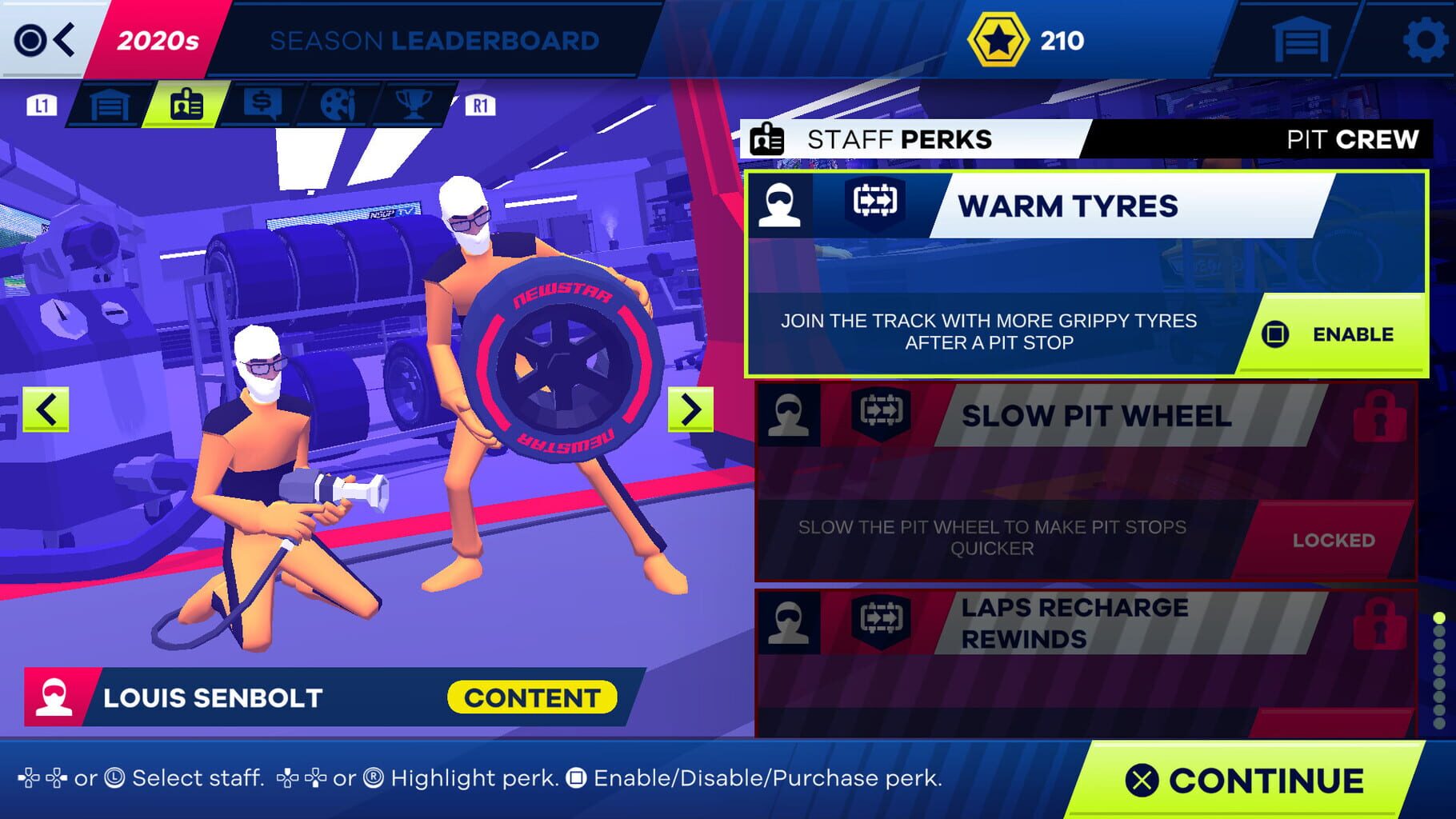
Task: Click the Season Leaderboard title
Action: [x=433, y=41]
